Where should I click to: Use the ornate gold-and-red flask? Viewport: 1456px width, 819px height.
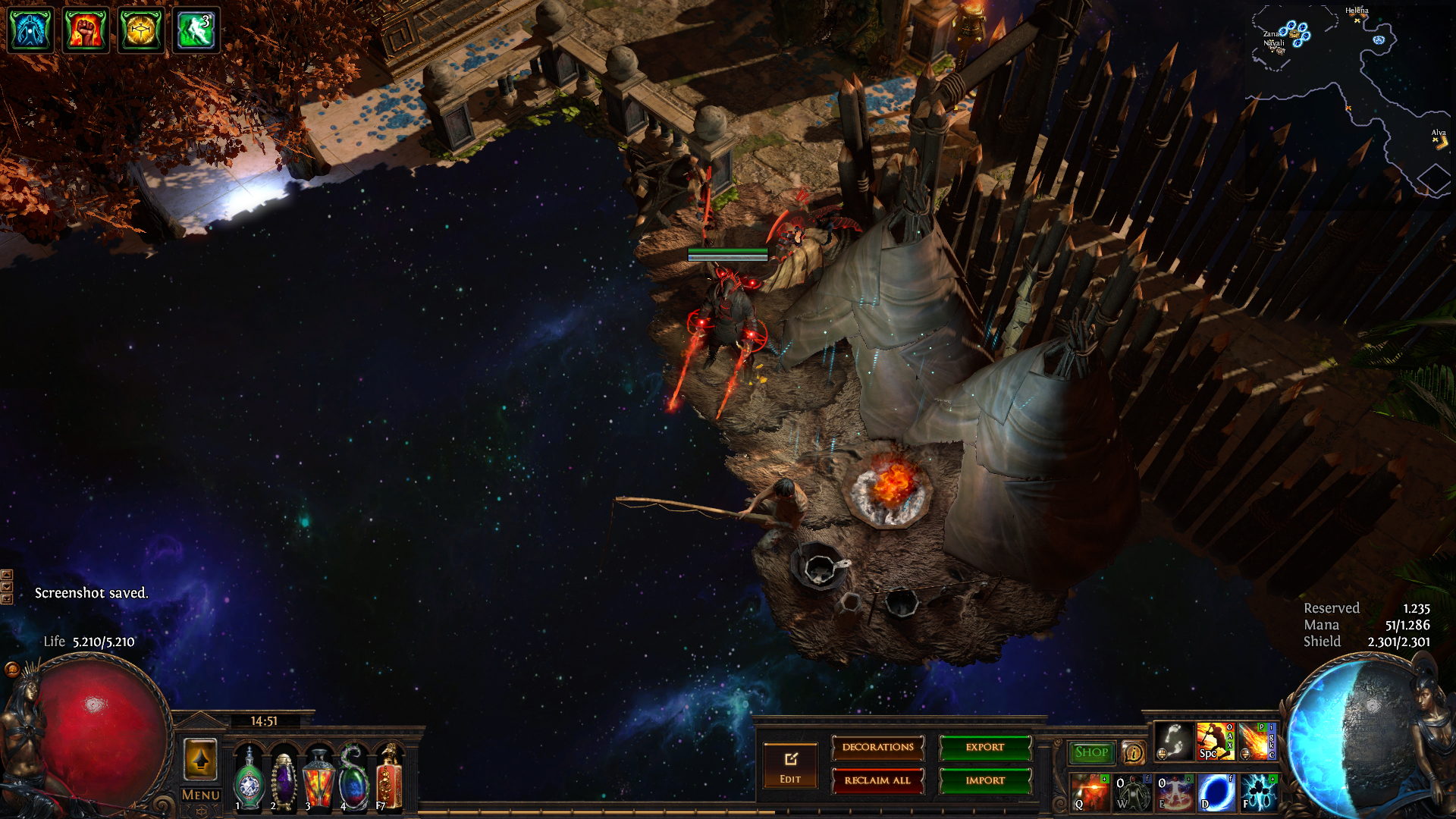pos(389,777)
